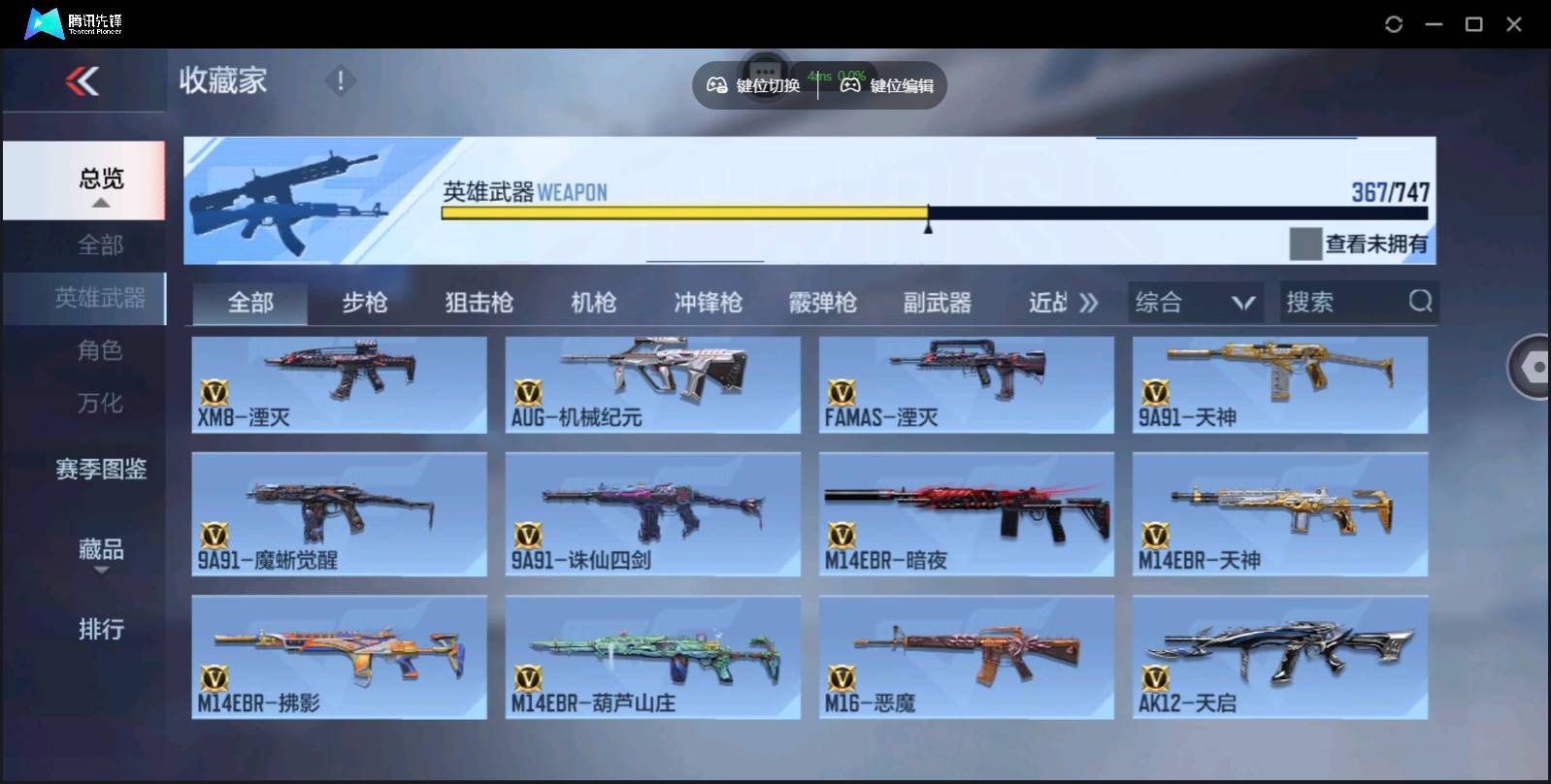This screenshot has height=784, width=1551.
Task: Click the weapon collection progress bar
Action: coord(932,212)
